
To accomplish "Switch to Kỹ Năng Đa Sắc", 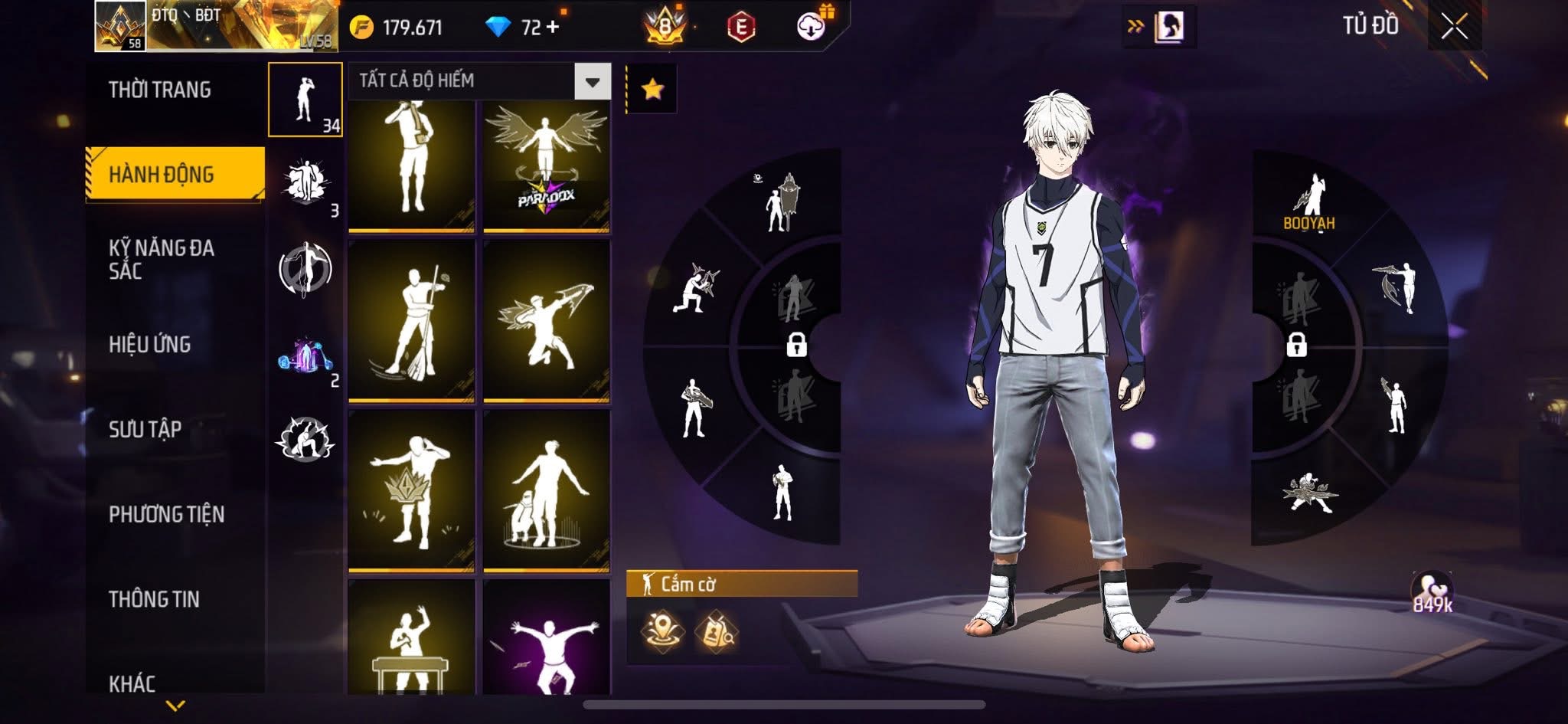I will coord(161,259).
